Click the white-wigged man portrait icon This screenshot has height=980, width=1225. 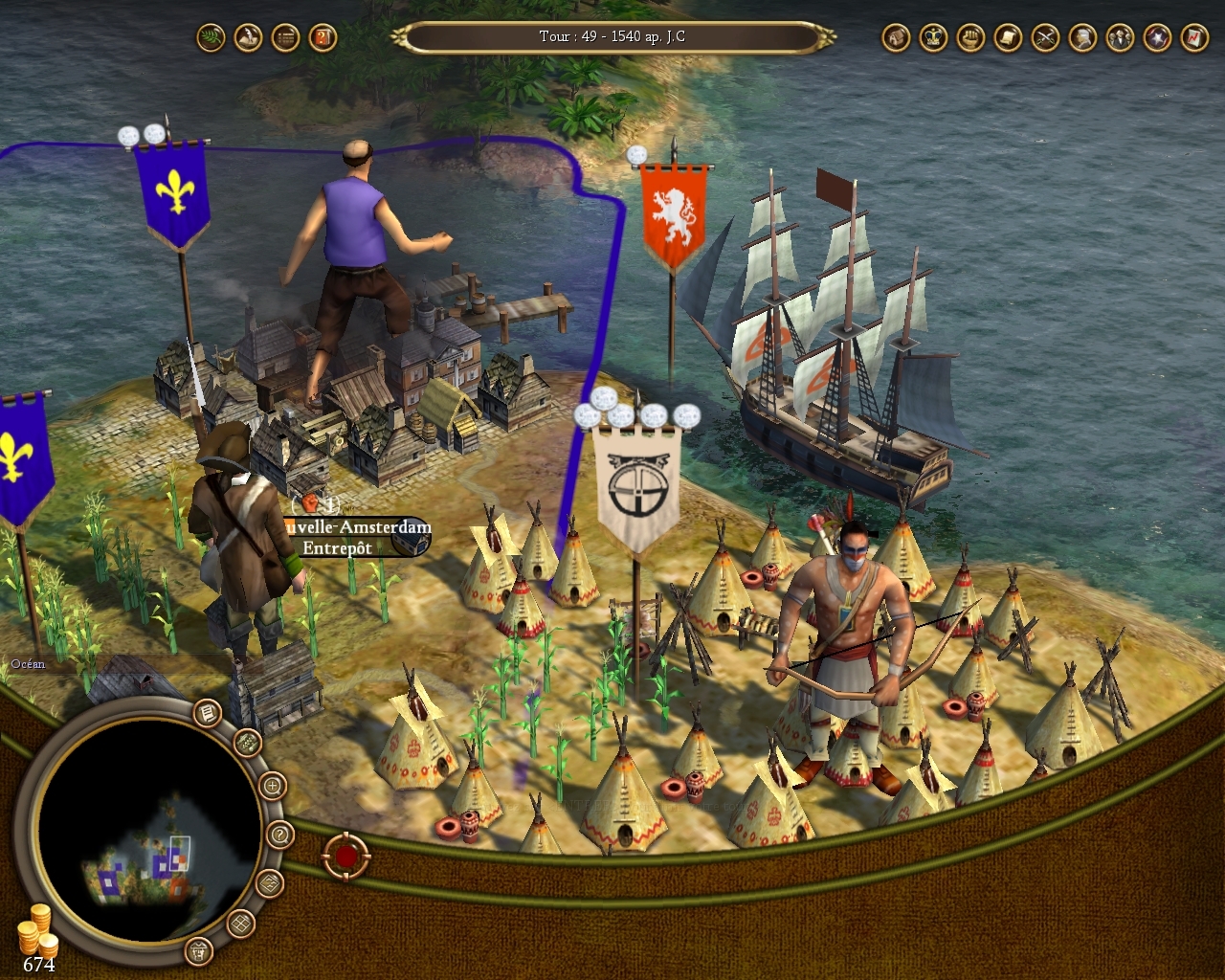pos(1082,38)
